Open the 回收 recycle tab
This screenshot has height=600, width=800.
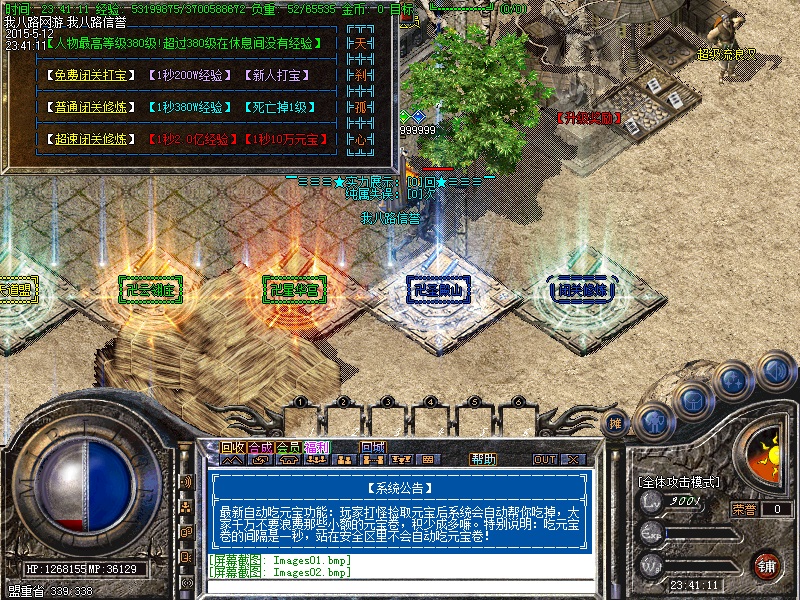(233, 447)
